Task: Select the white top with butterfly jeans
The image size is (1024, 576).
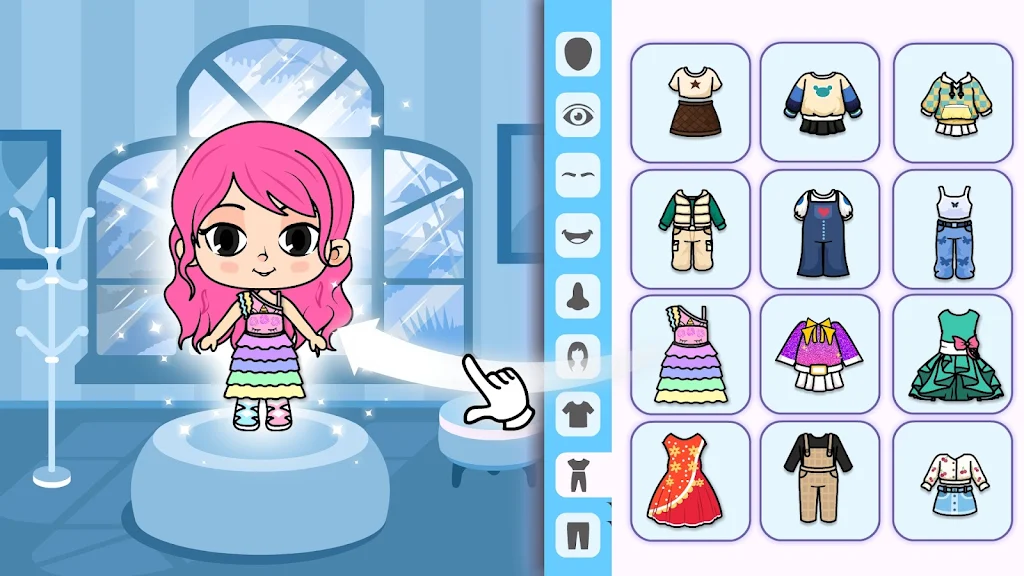Action: 951,229
